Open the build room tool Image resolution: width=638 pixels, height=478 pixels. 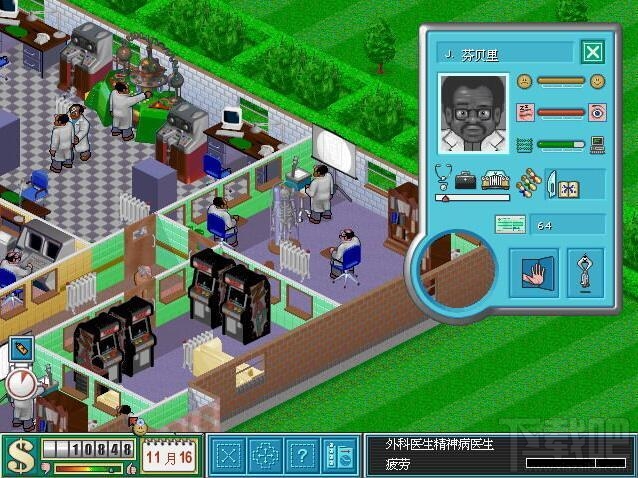pos(229,456)
